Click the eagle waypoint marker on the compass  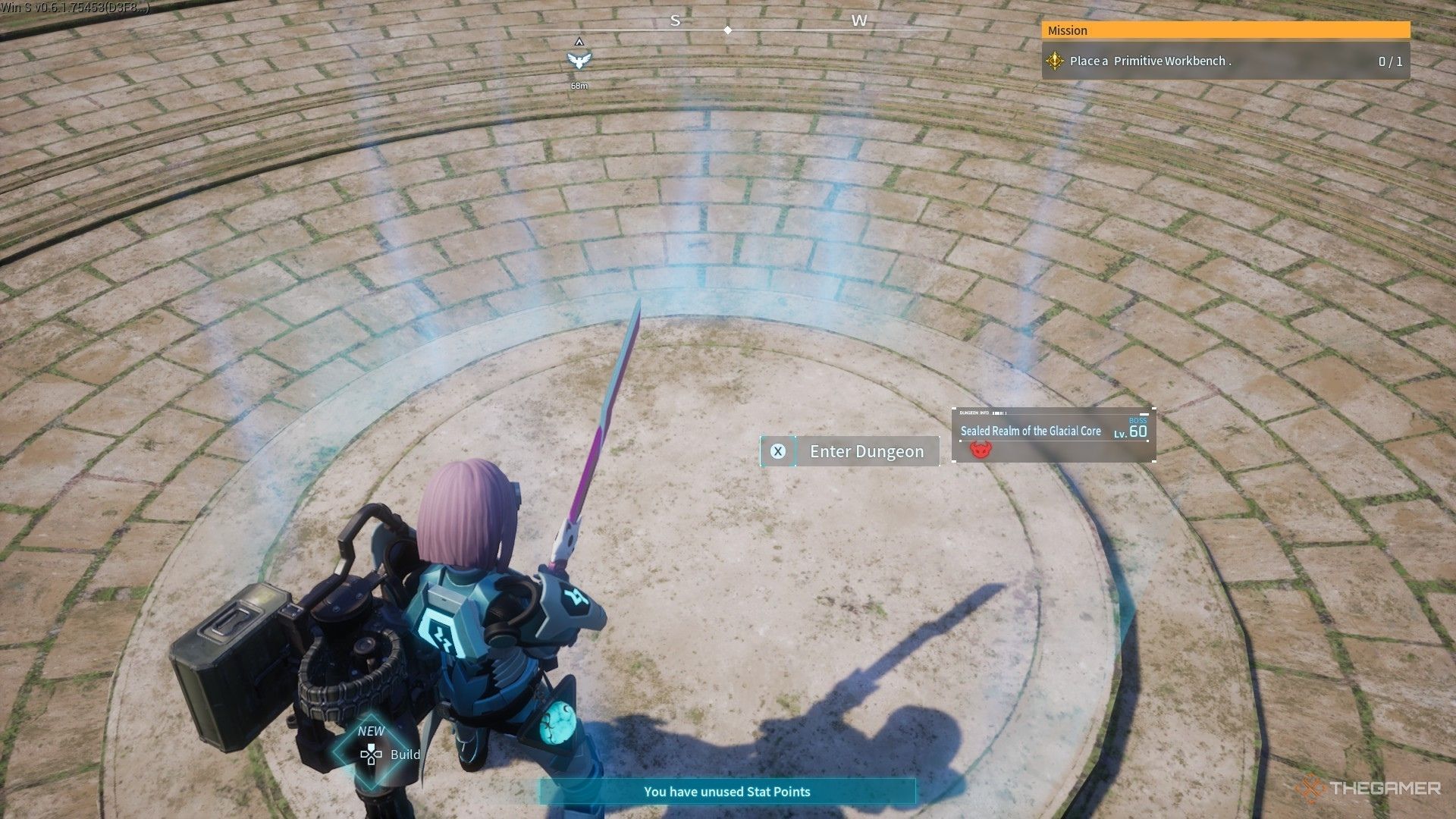(x=579, y=60)
